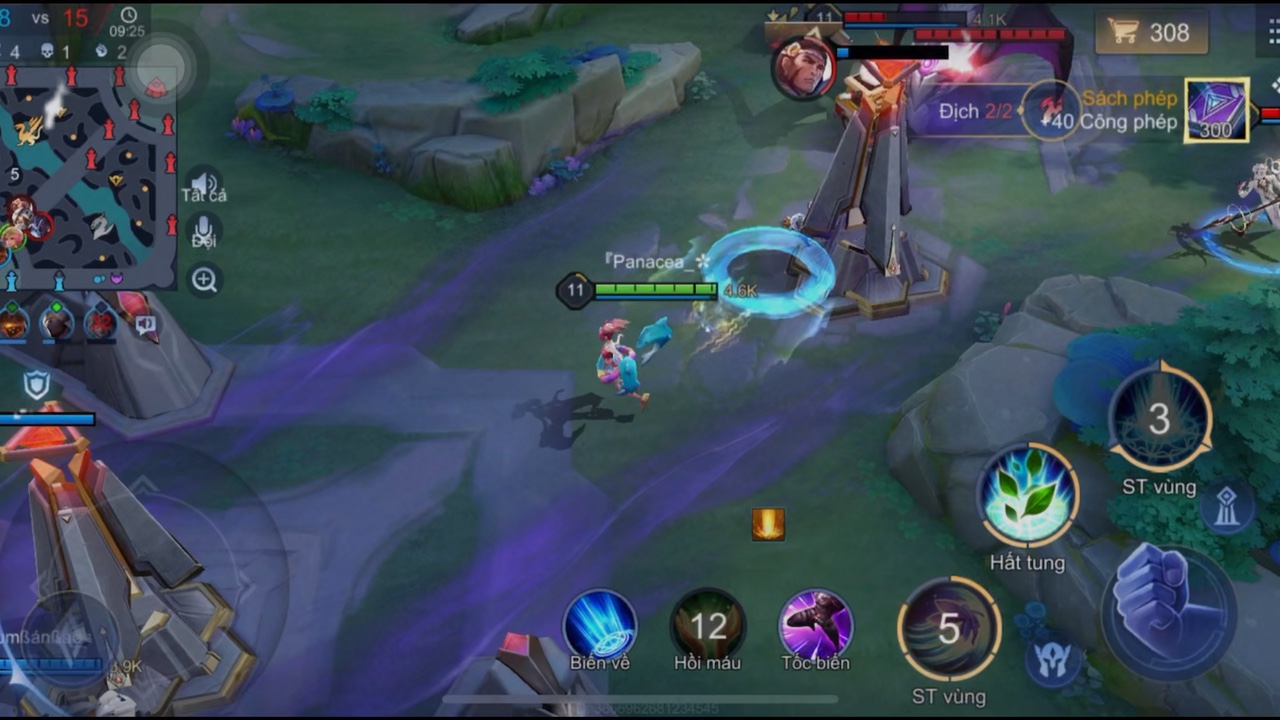Click the golden item icon above the spells
Viewport: 1280px width, 720px height.
[x=768, y=524]
